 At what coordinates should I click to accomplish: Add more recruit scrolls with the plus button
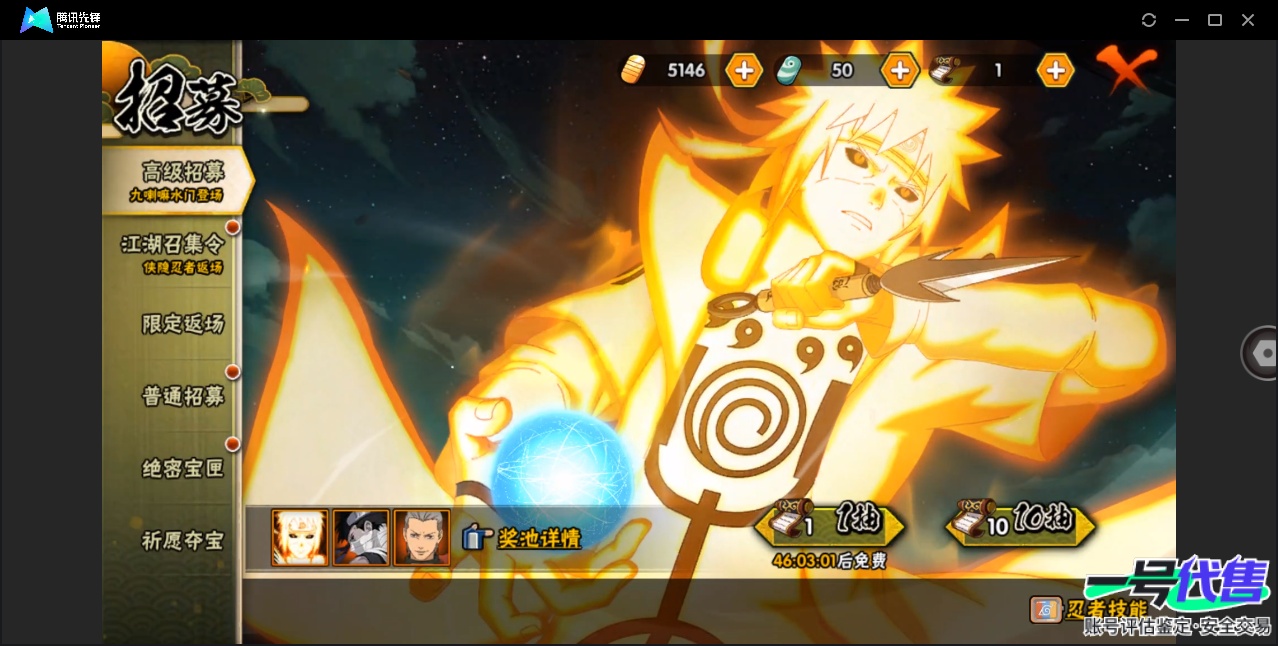point(1055,70)
